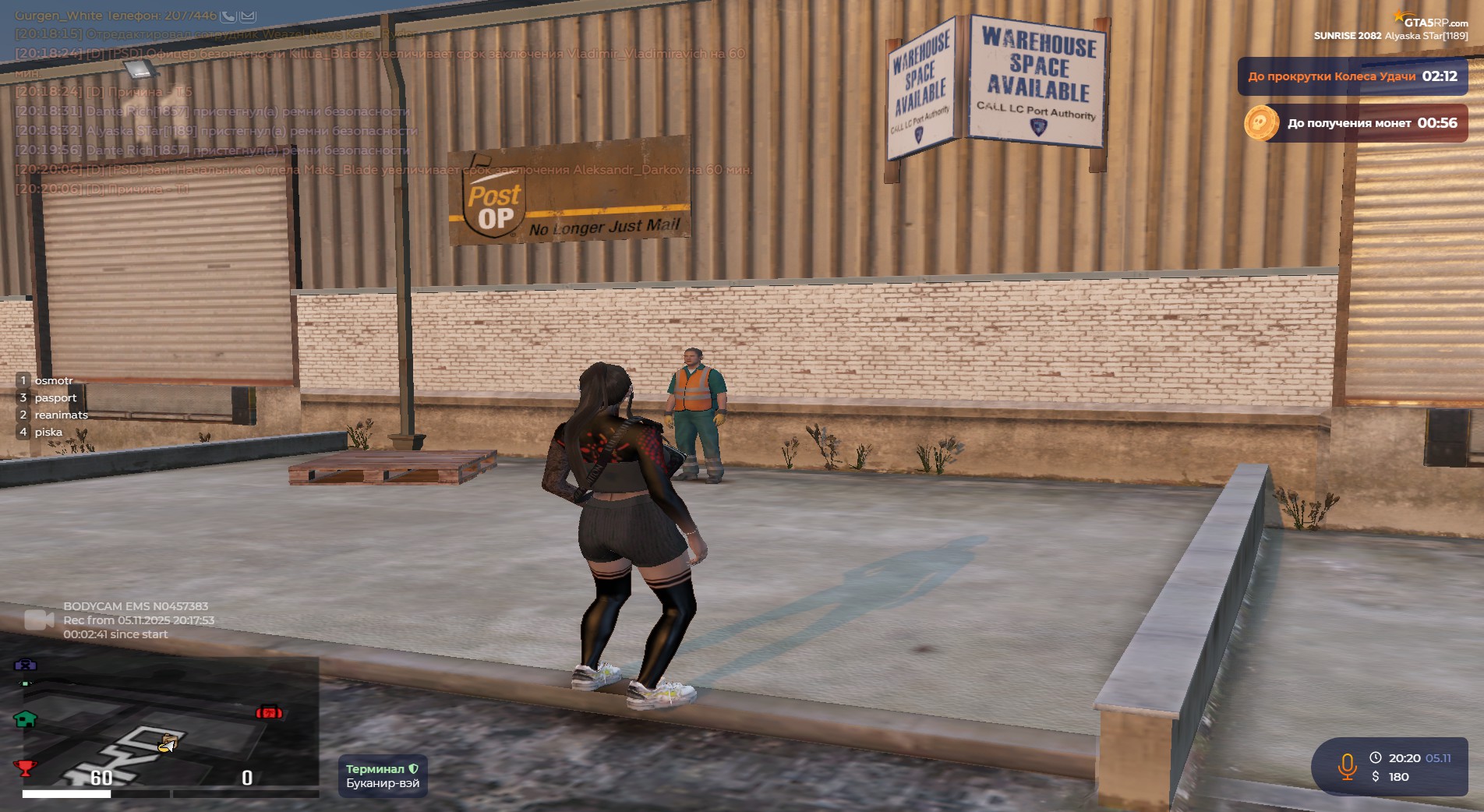Open the Wheel of Fortune timer panel
The image size is (1484, 812).
pos(1352,76)
